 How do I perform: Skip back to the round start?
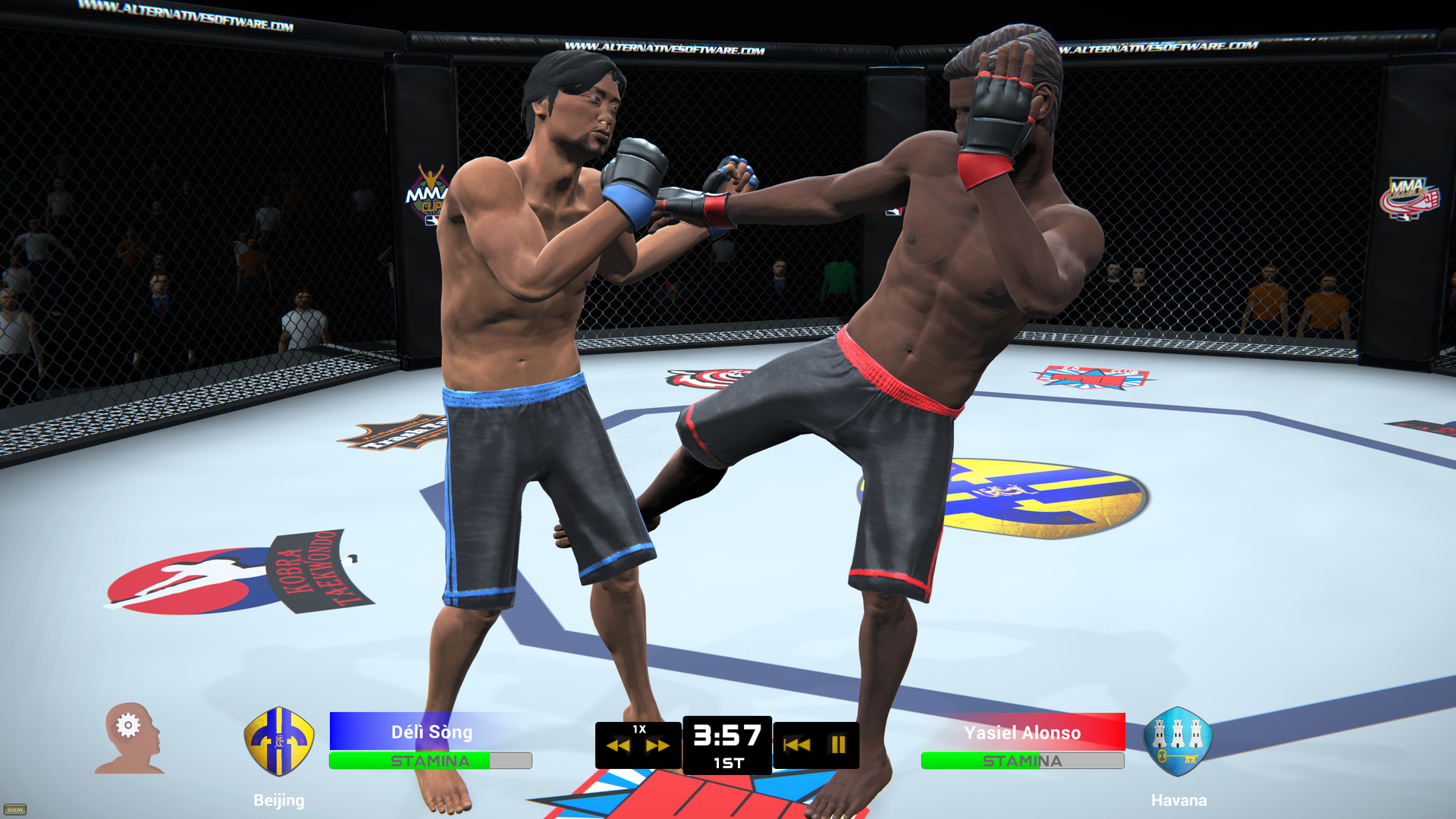point(795,745)
